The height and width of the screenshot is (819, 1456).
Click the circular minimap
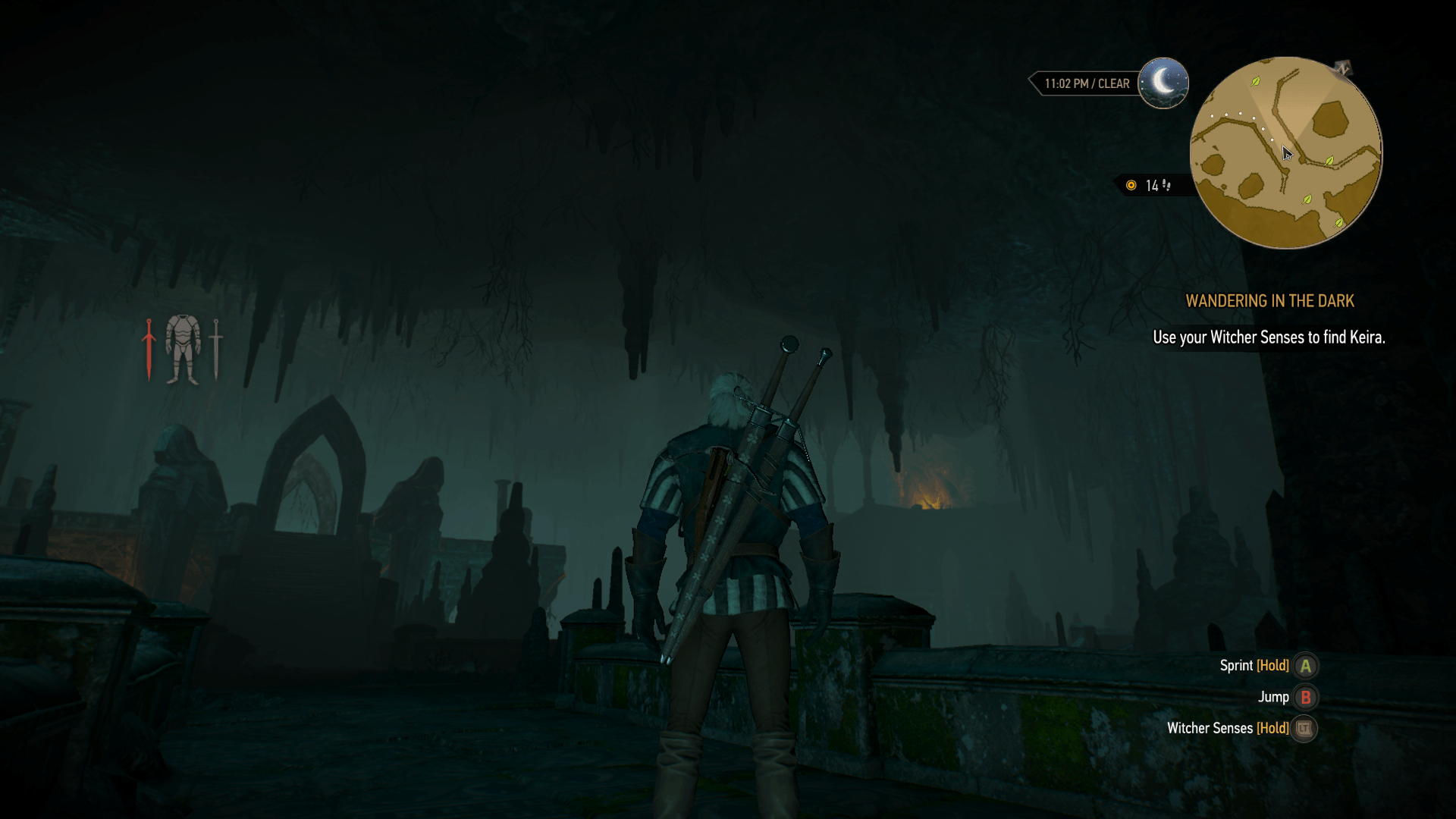click(x=1285, y=152)
